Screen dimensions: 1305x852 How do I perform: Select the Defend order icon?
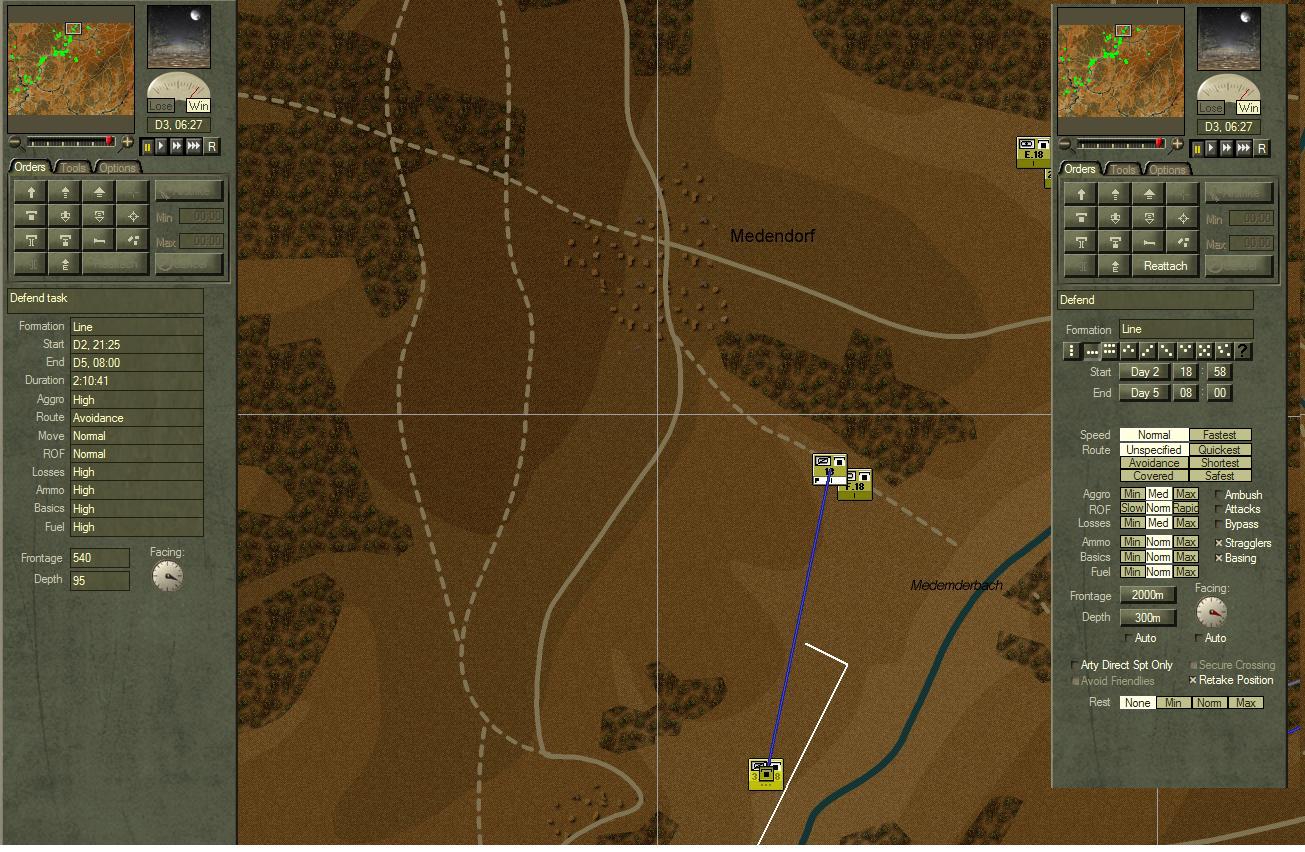click(1081, 218)
